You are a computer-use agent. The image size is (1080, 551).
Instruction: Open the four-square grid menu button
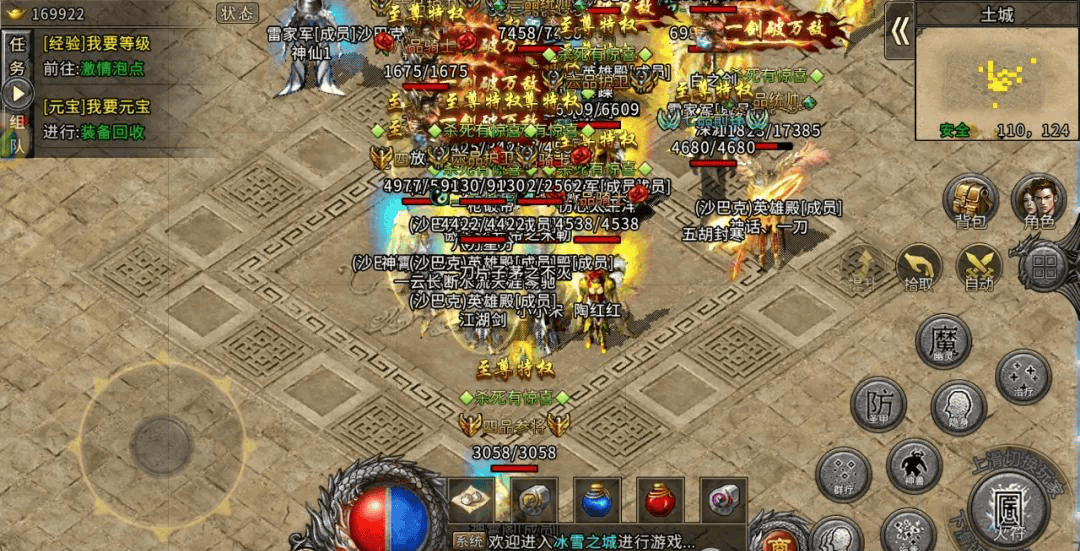1045,266
